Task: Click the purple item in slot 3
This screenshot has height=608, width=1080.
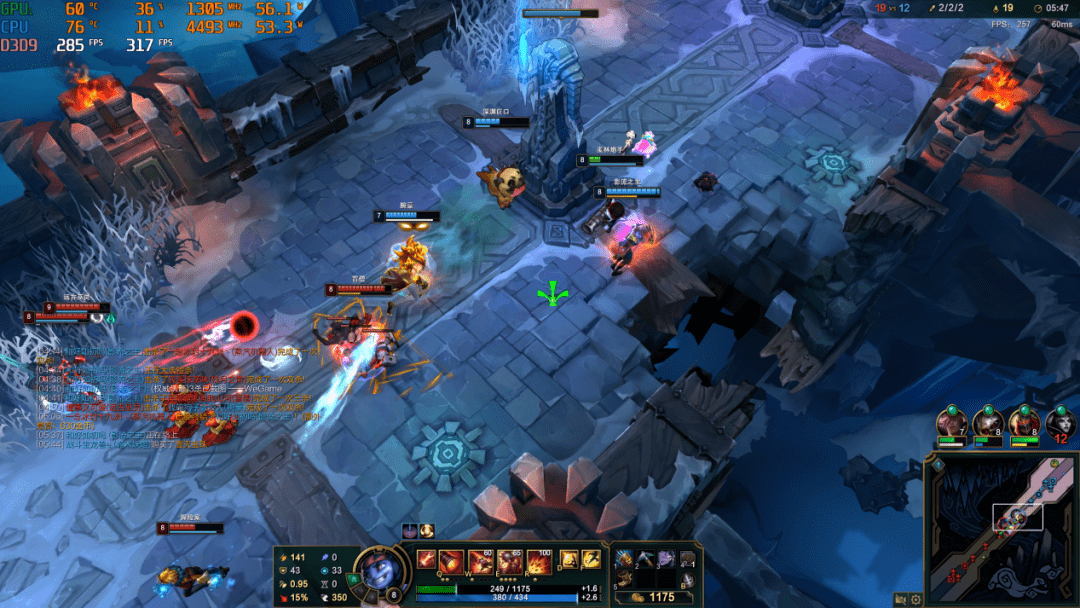Action: pyautogui.click(x=665, y=559)
